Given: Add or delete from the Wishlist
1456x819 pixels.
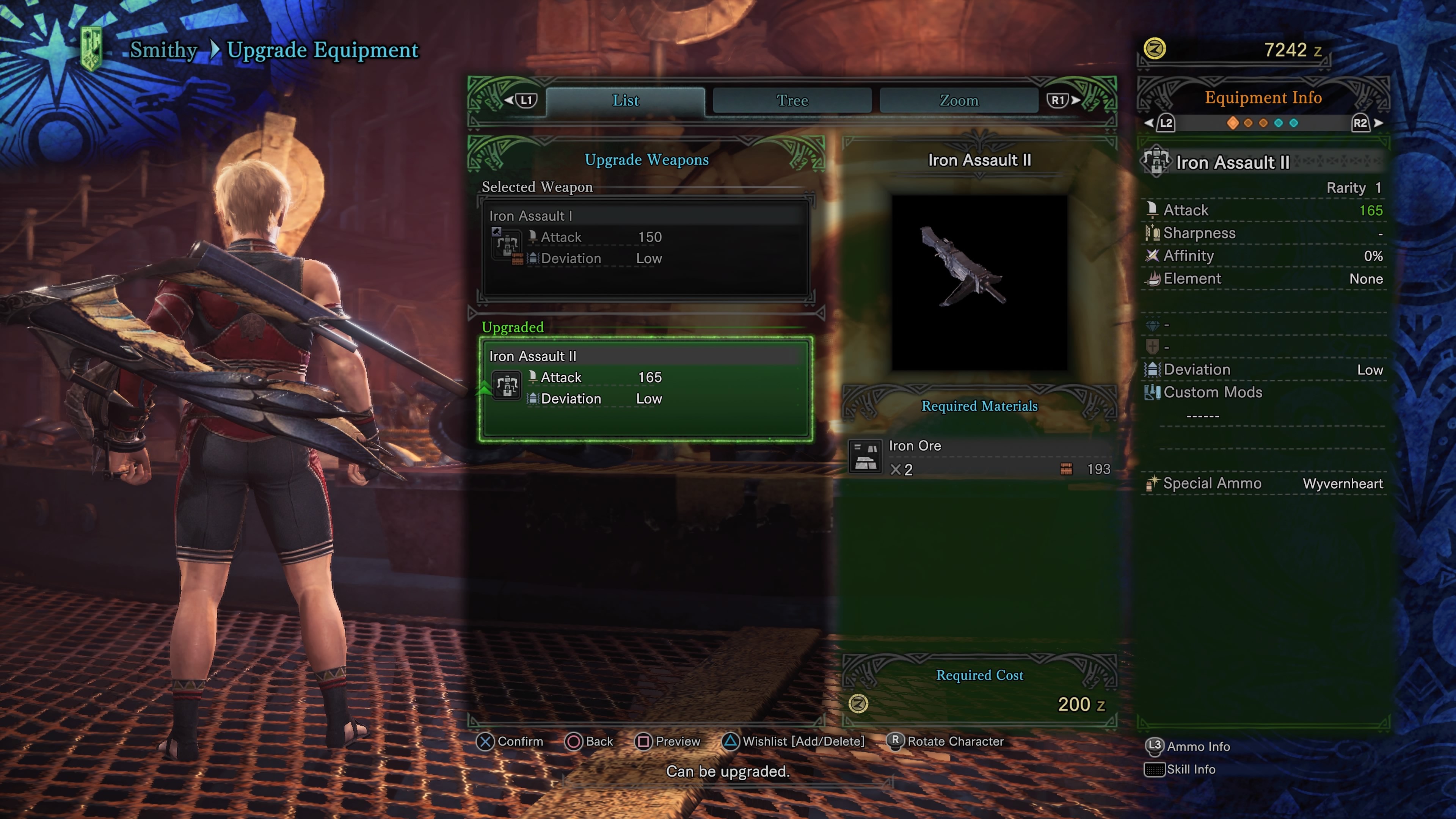Looking at the screenshot, I should tap(794, 741).
